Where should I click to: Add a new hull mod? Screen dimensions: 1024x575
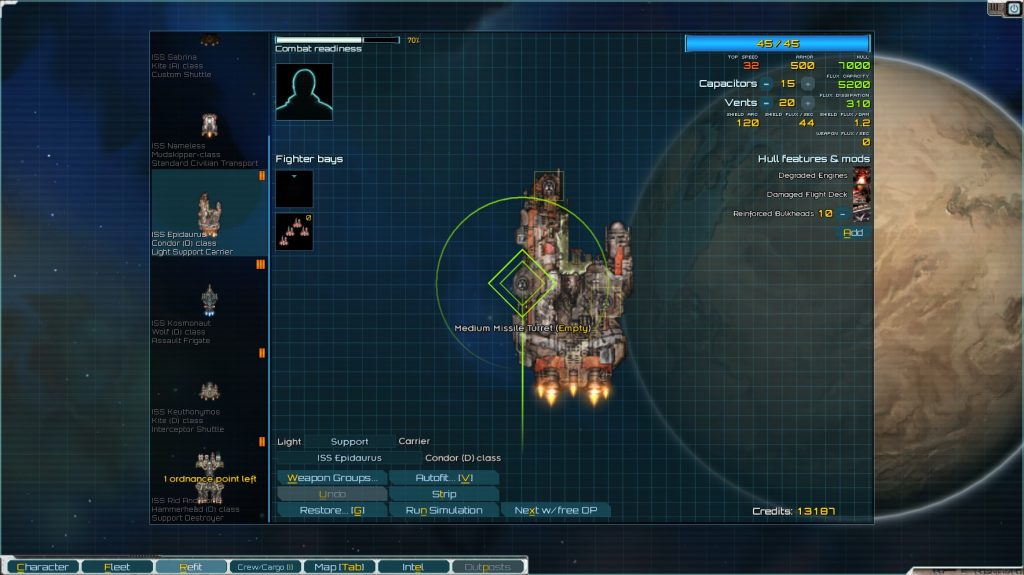853,233
